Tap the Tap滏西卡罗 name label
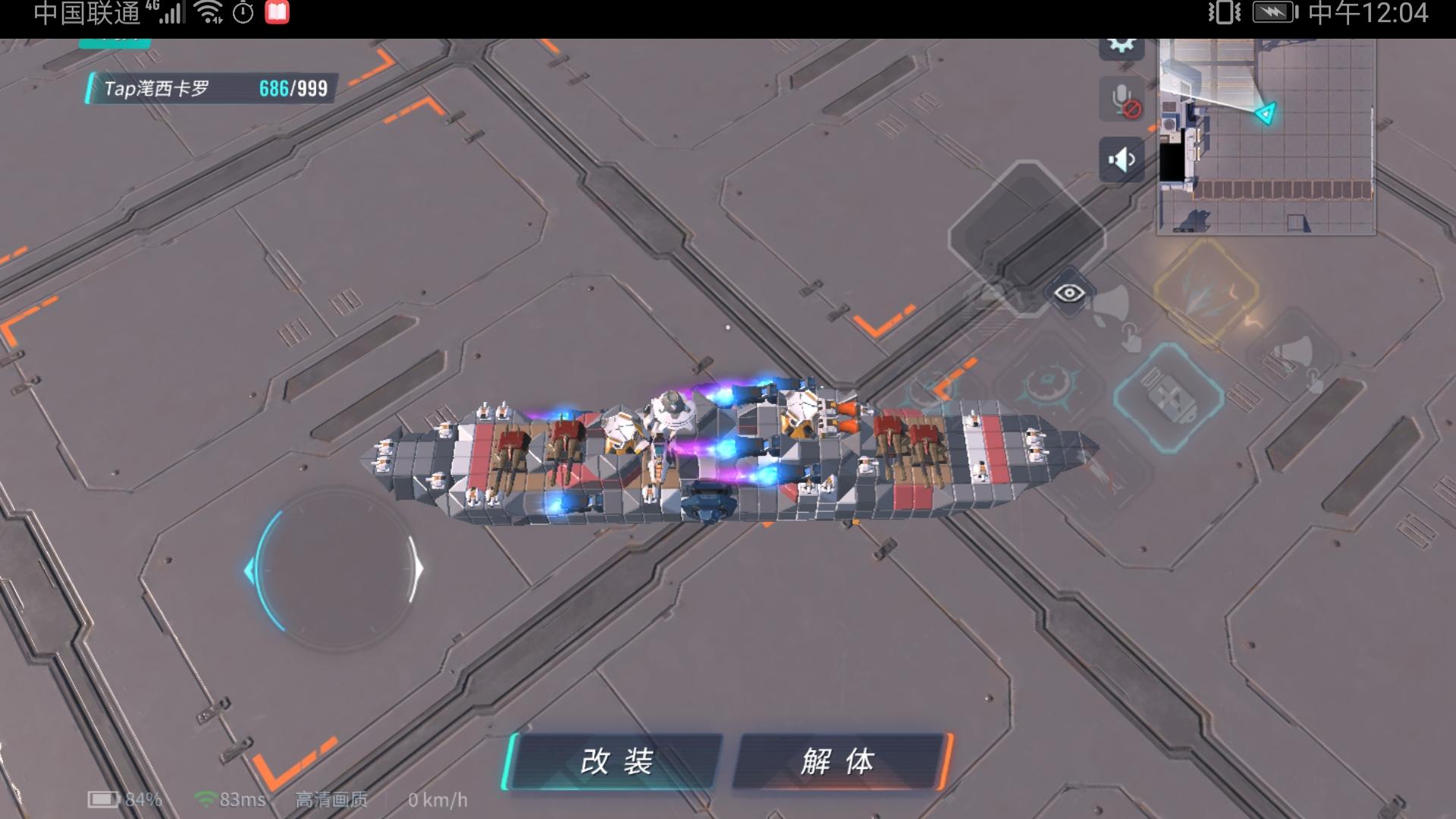 click(155, 89)
